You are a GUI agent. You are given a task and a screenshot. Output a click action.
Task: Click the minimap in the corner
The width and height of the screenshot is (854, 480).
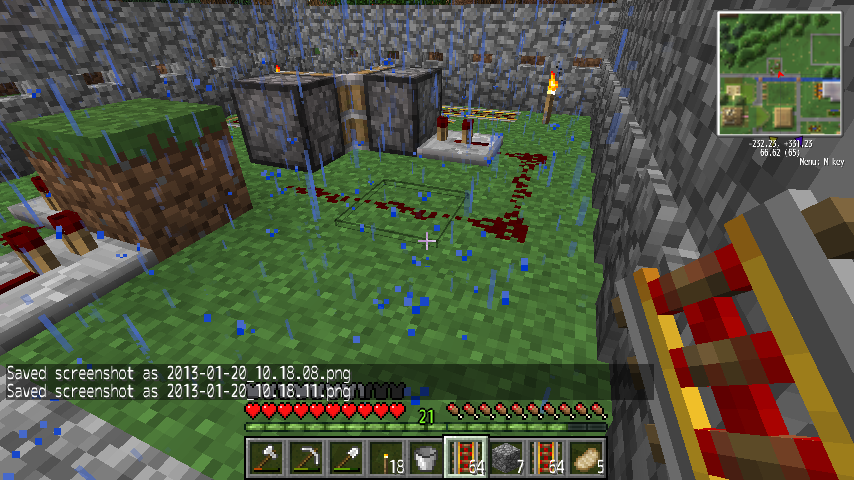[x=782, y=73]
